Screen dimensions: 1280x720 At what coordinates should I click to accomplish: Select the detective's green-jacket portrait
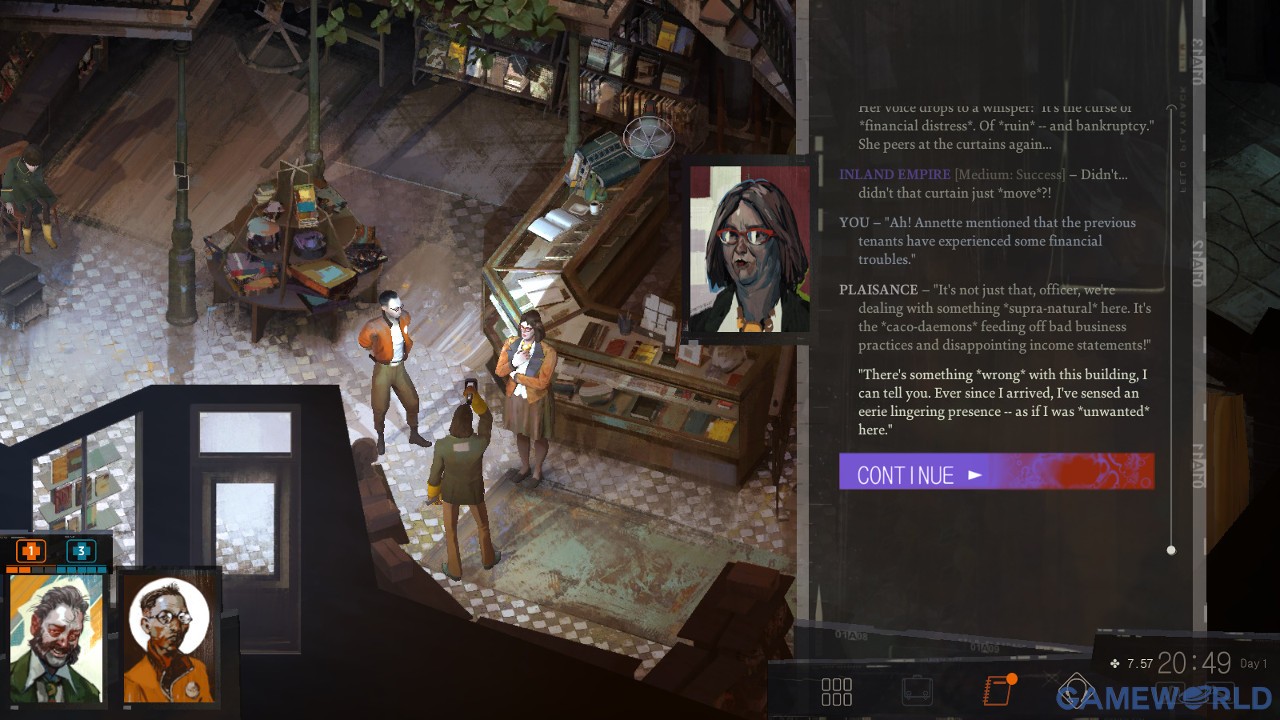tap(56, 637)
